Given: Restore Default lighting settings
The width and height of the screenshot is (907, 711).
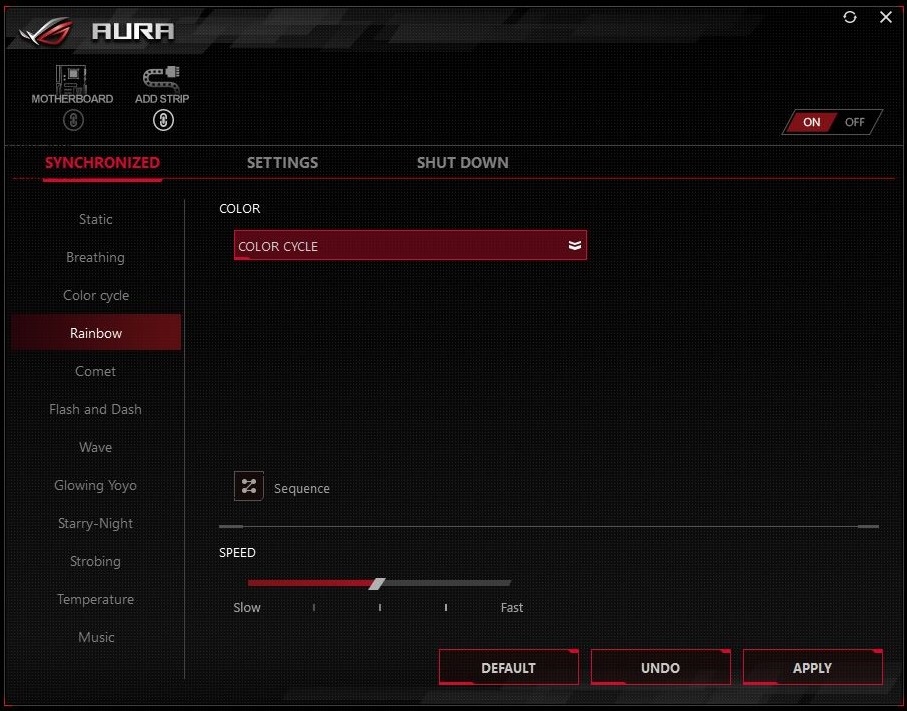Looking at the screenshot, I should pos(508,668).
